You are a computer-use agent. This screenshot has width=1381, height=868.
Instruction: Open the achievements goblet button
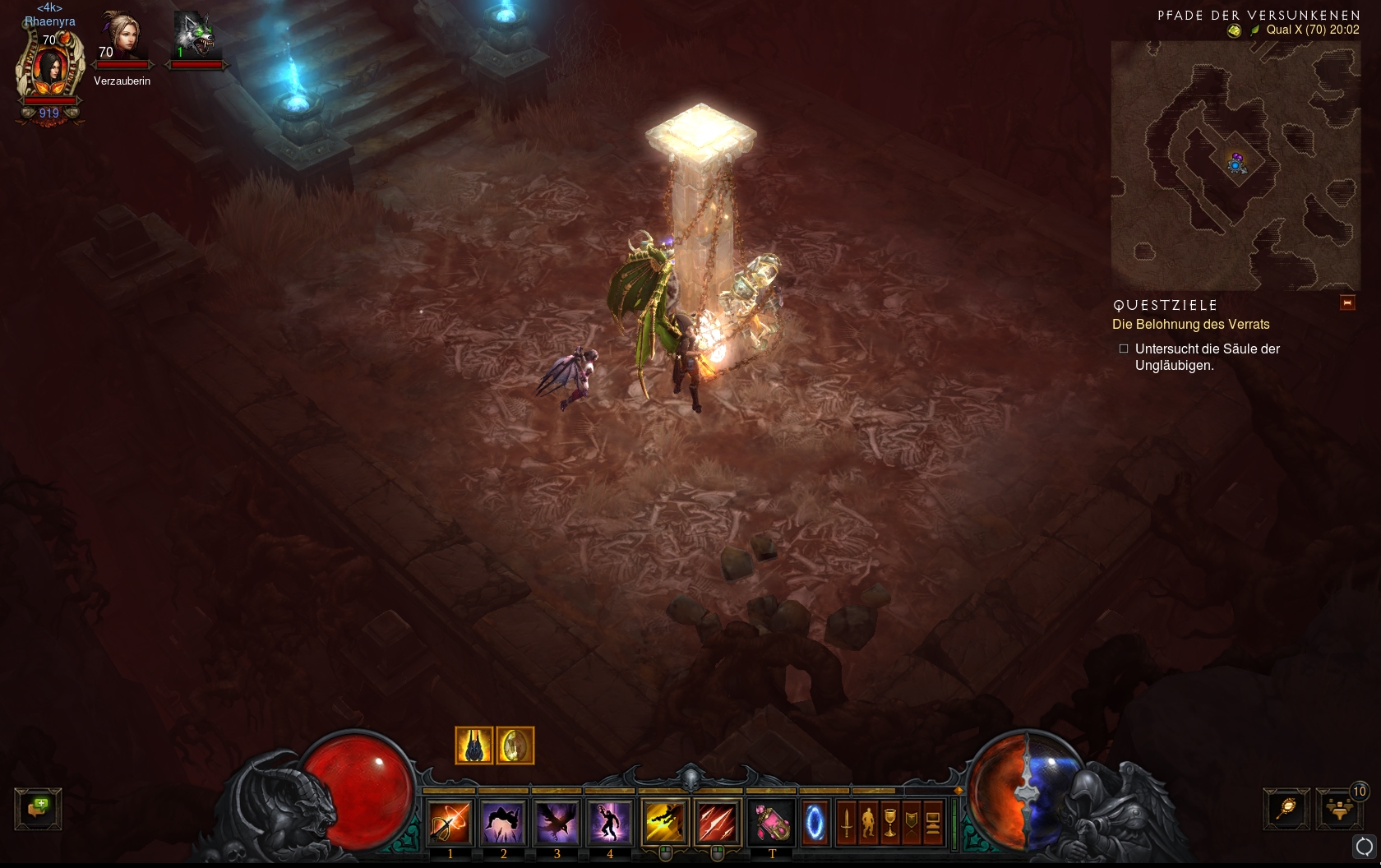point(890,821)
